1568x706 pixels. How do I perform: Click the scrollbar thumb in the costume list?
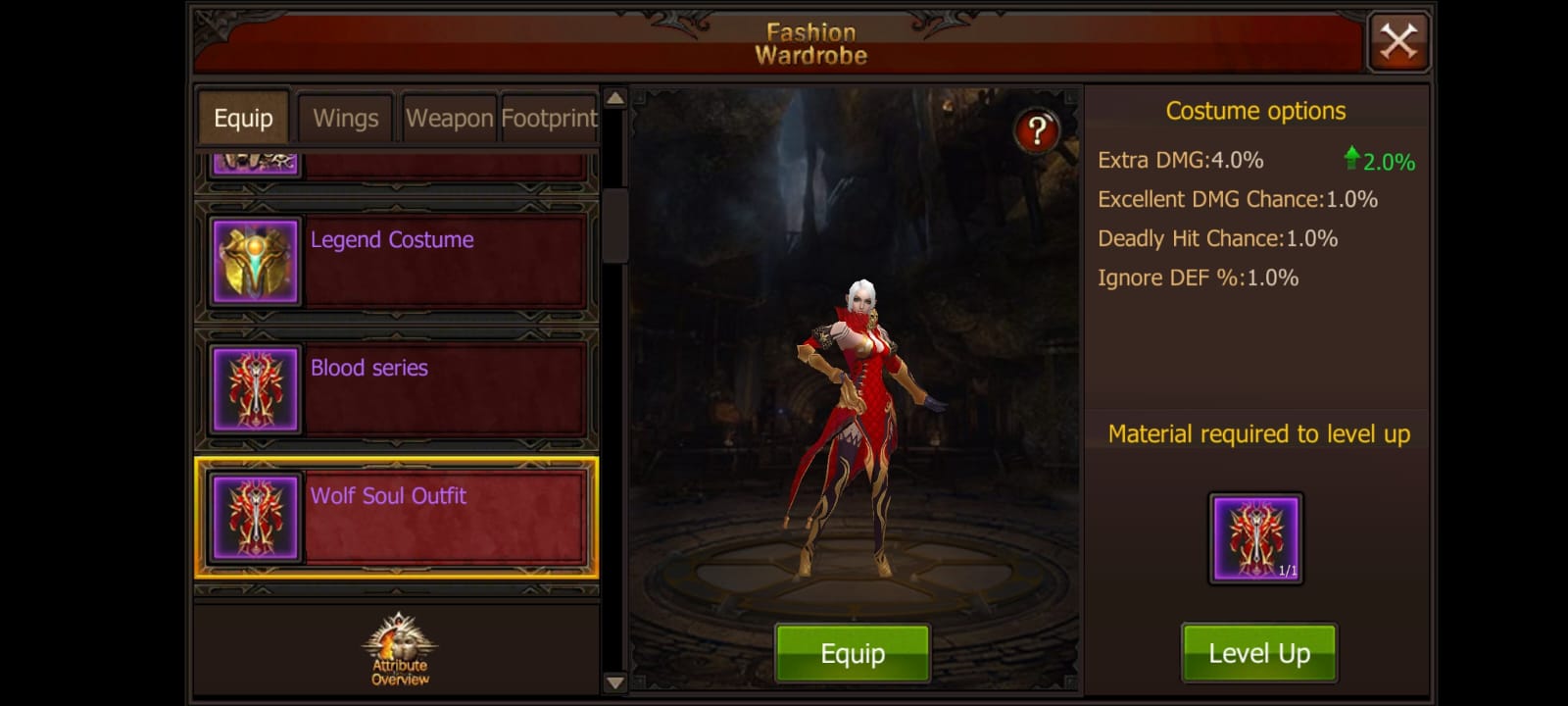tap(613, 226)
